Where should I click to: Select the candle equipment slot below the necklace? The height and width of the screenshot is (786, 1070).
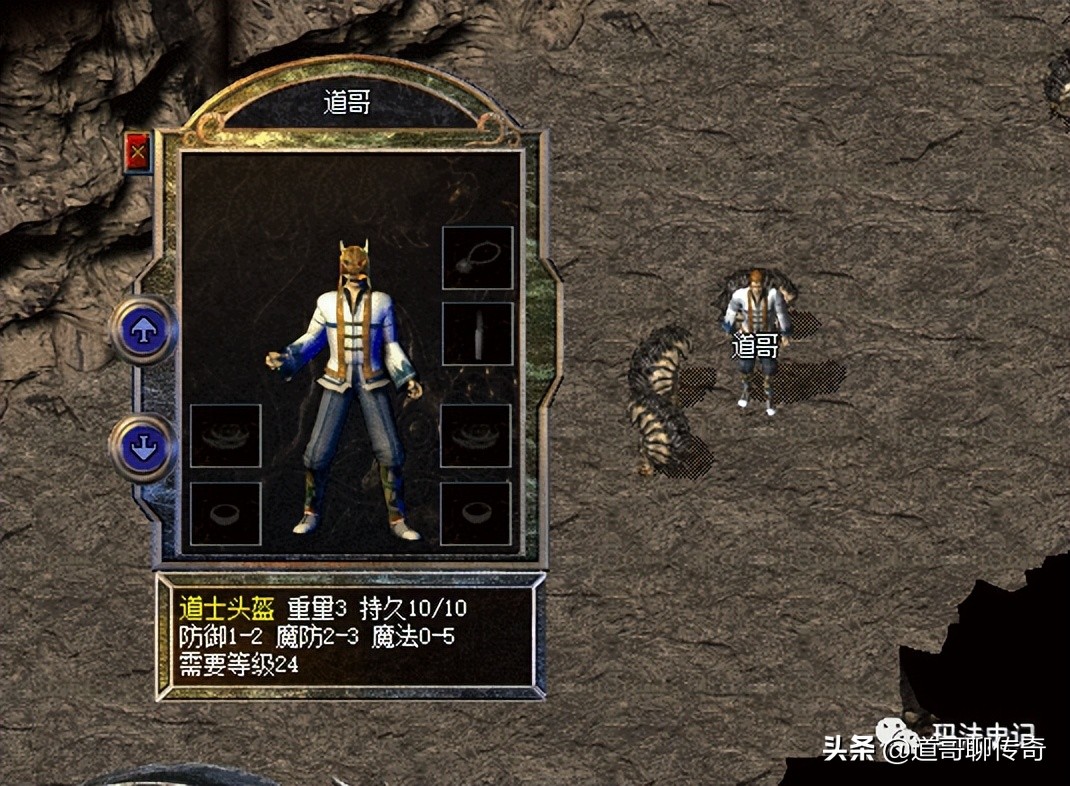pyautogui.click(x=477, y=333)
